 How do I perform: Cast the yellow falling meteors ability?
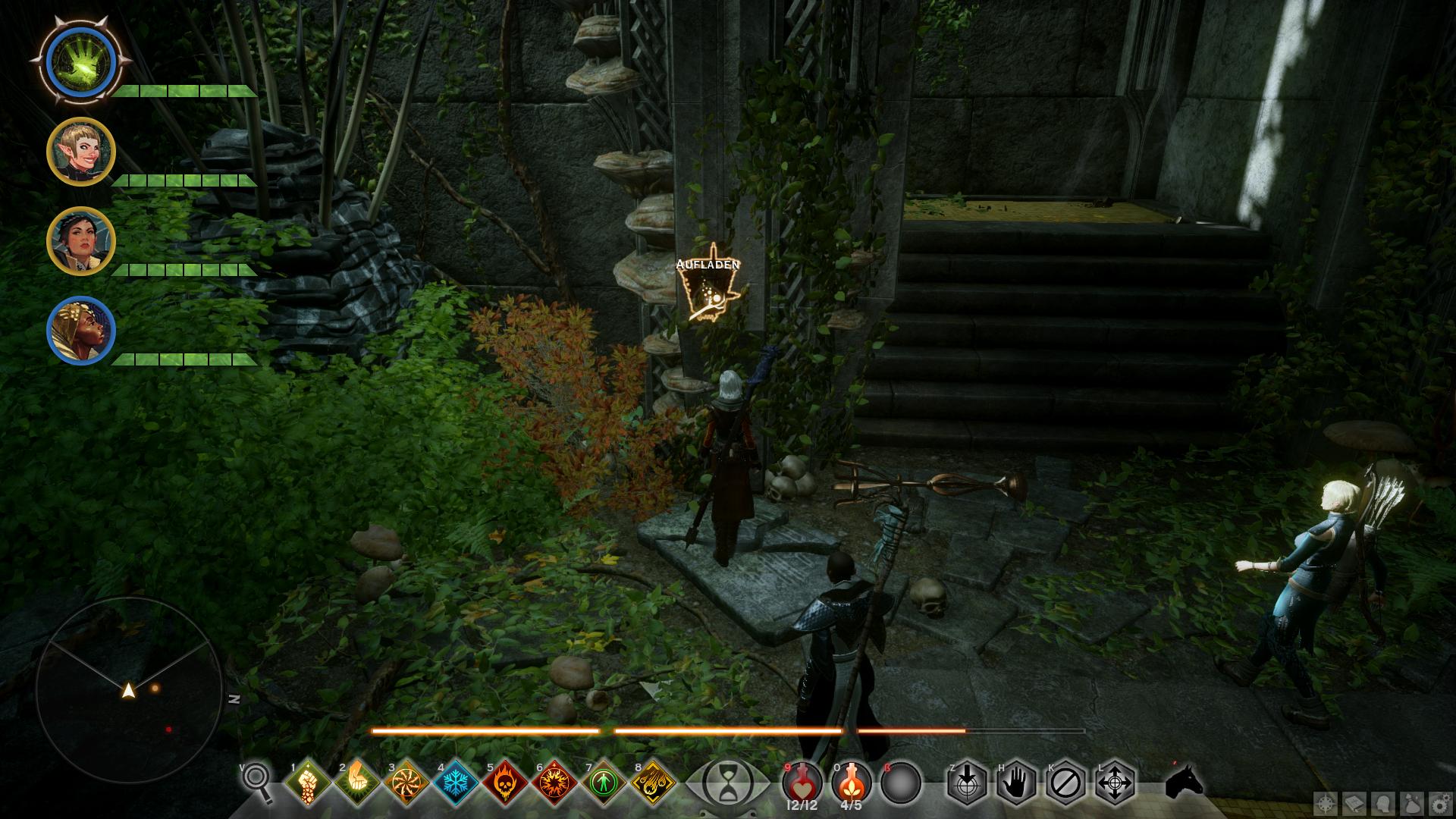pyautogui.click(x=653, y=783)
